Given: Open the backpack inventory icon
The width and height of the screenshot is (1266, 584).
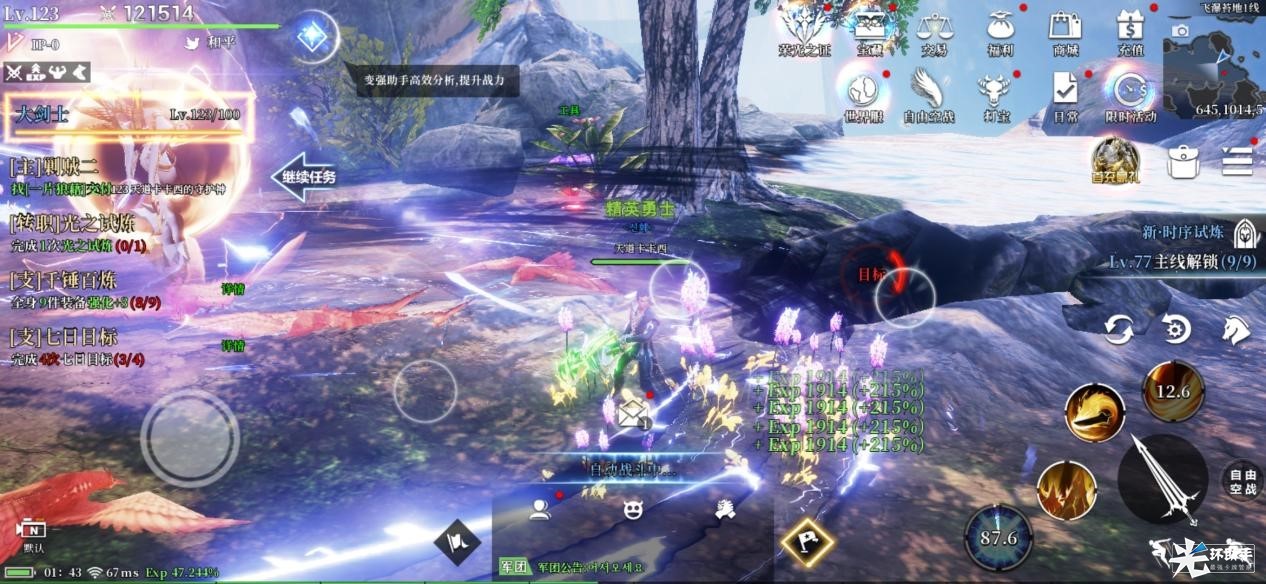Looking at the screenshot, I should point(1183,161).
